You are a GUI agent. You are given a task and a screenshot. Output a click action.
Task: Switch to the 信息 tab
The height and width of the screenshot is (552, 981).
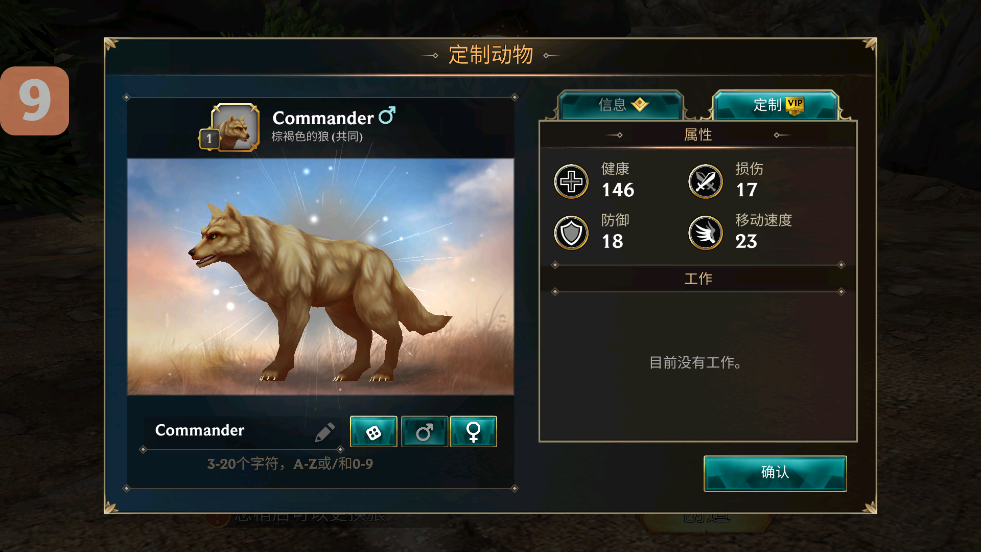(621, 105)
